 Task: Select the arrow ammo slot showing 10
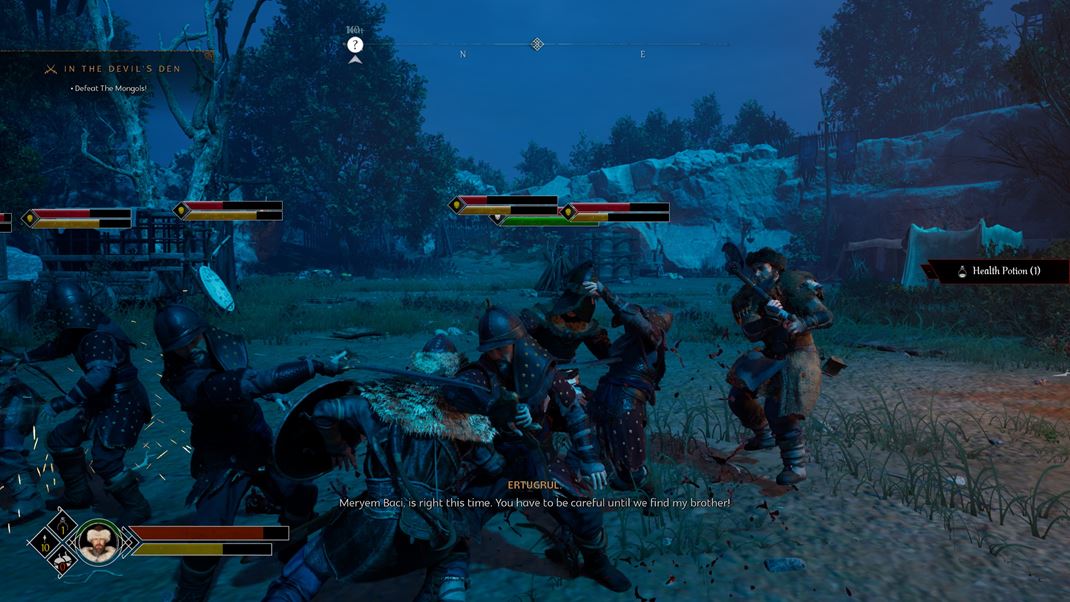45,542
